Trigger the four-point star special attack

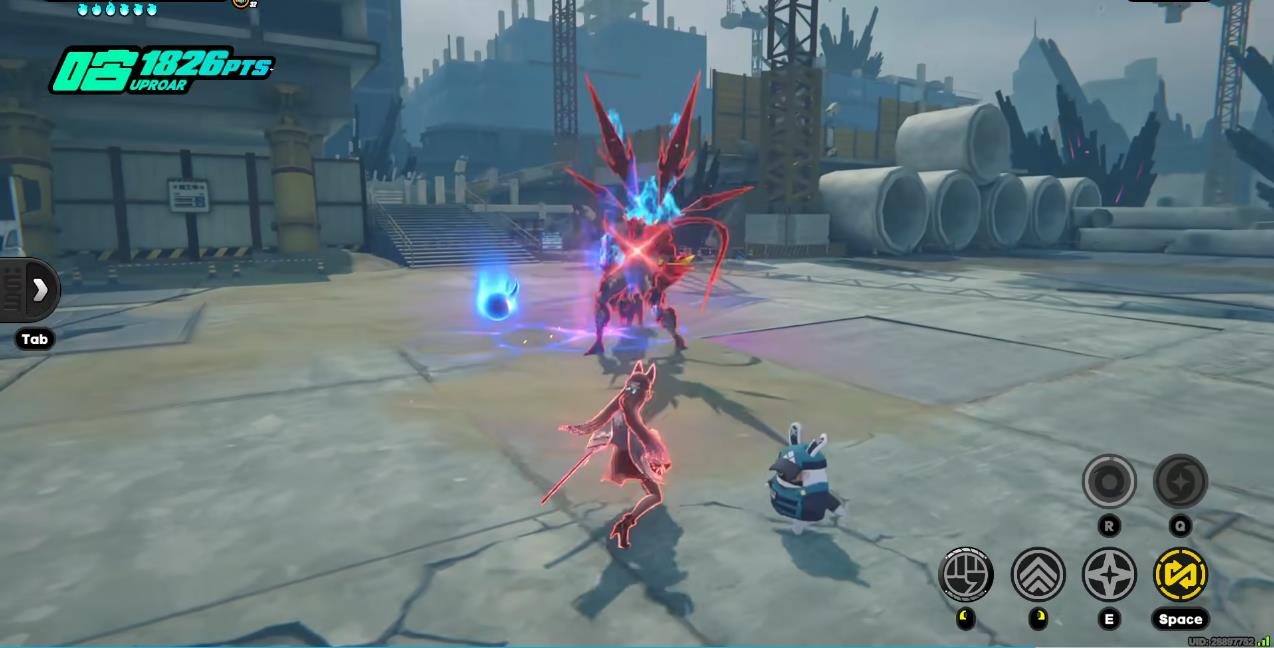[1109, 575]
